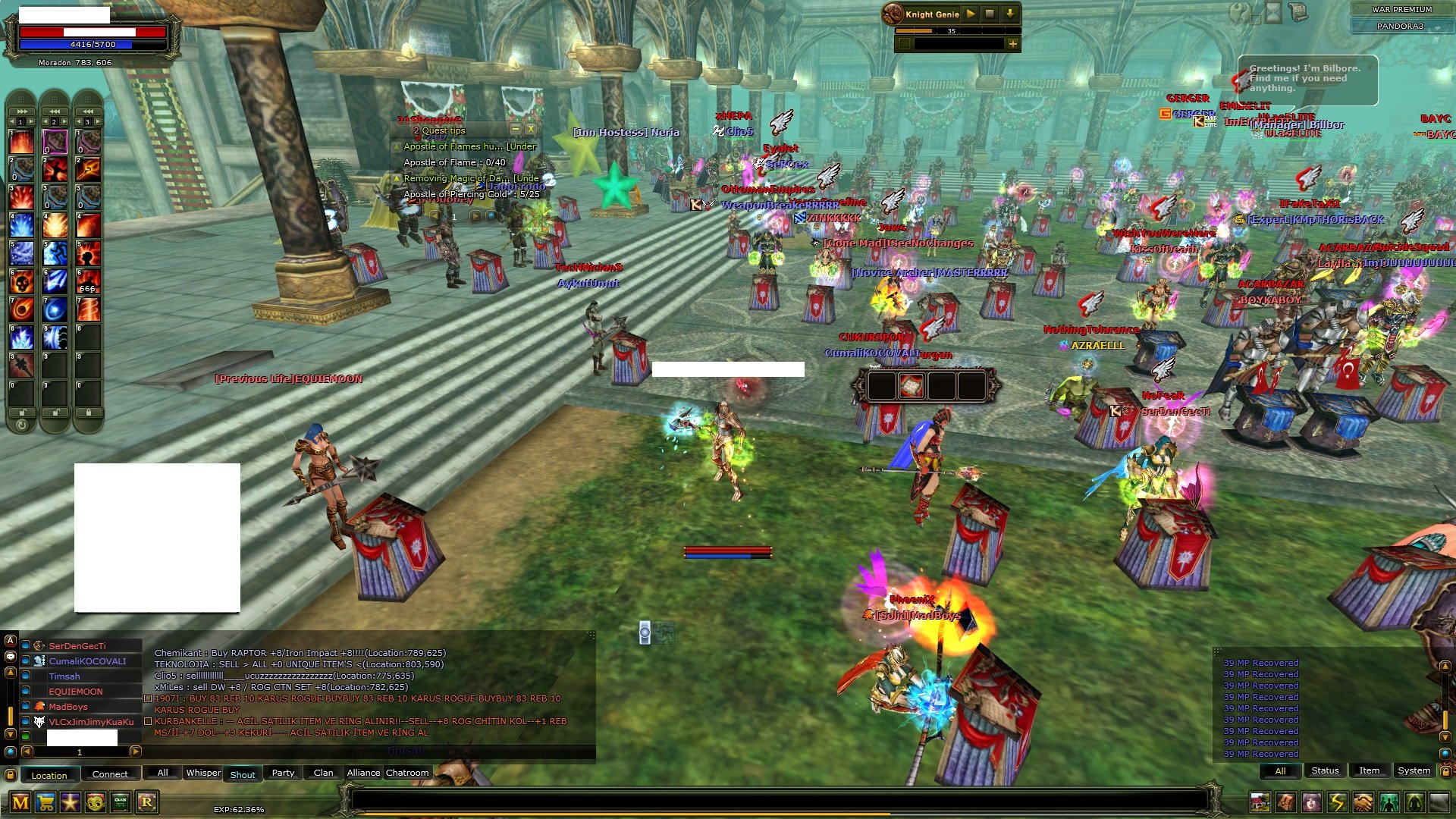
Task: Toggle the padlock next to the System tab
Action: (1446, 772)
